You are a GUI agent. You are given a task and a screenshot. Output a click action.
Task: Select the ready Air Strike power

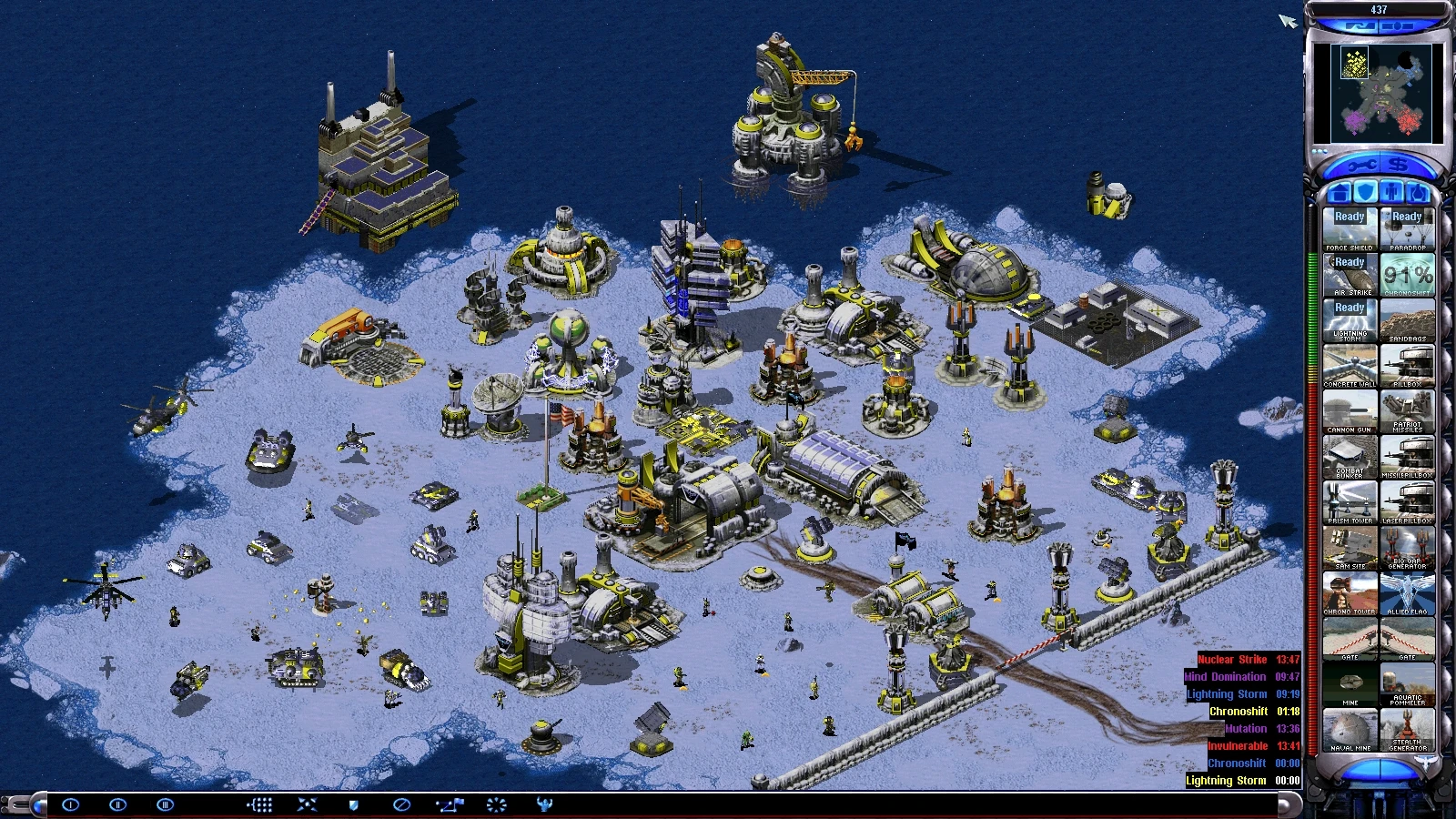pos(1350,275)
